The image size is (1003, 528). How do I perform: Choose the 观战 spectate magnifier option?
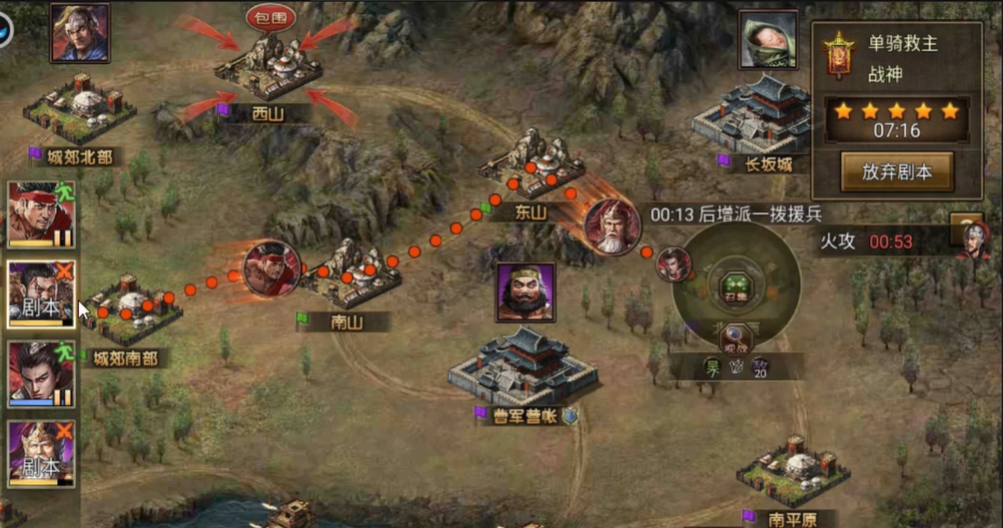pyautogui.click(x=735, y=338)
